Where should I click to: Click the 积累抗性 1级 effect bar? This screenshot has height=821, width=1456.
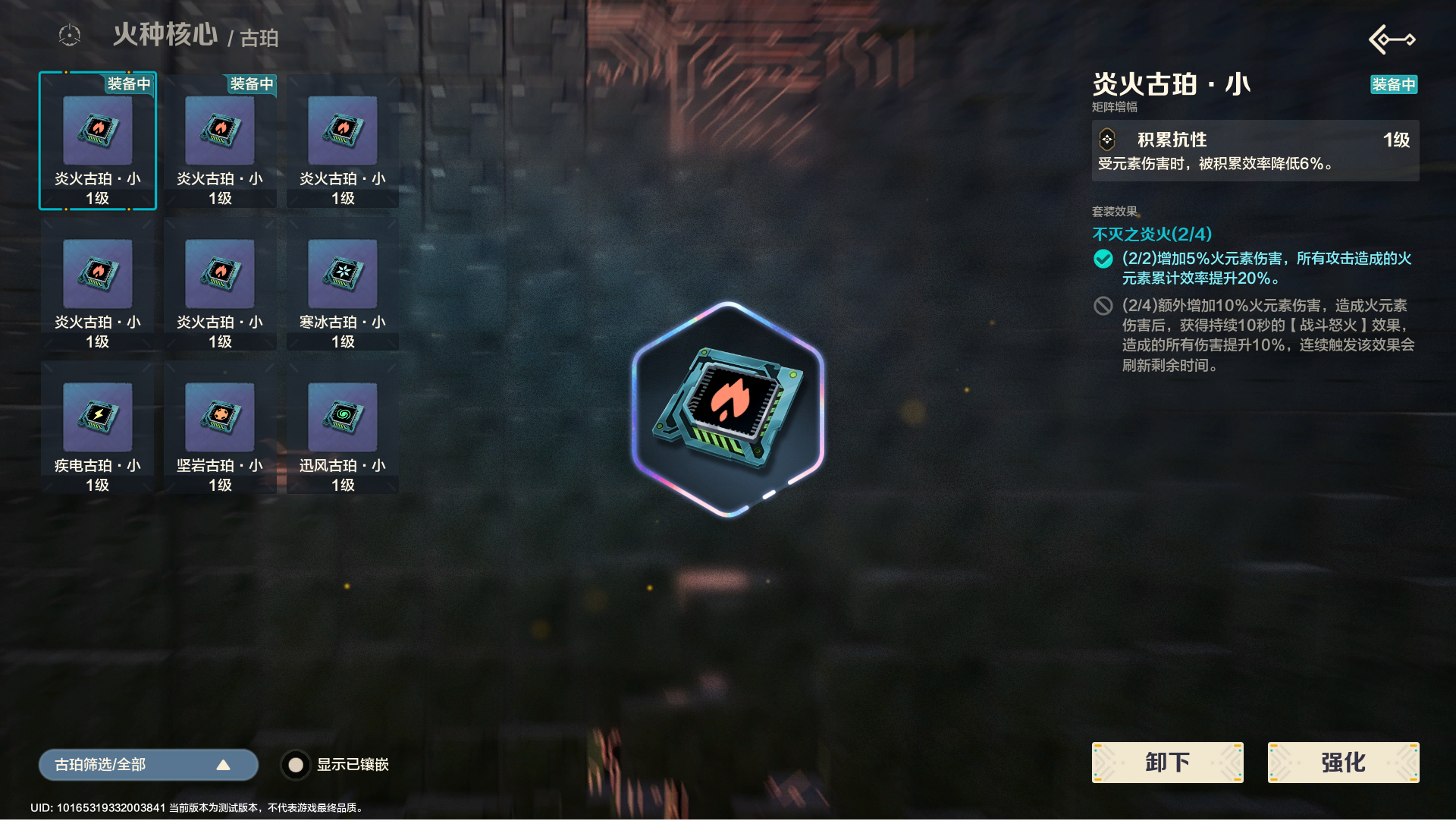1255,140
